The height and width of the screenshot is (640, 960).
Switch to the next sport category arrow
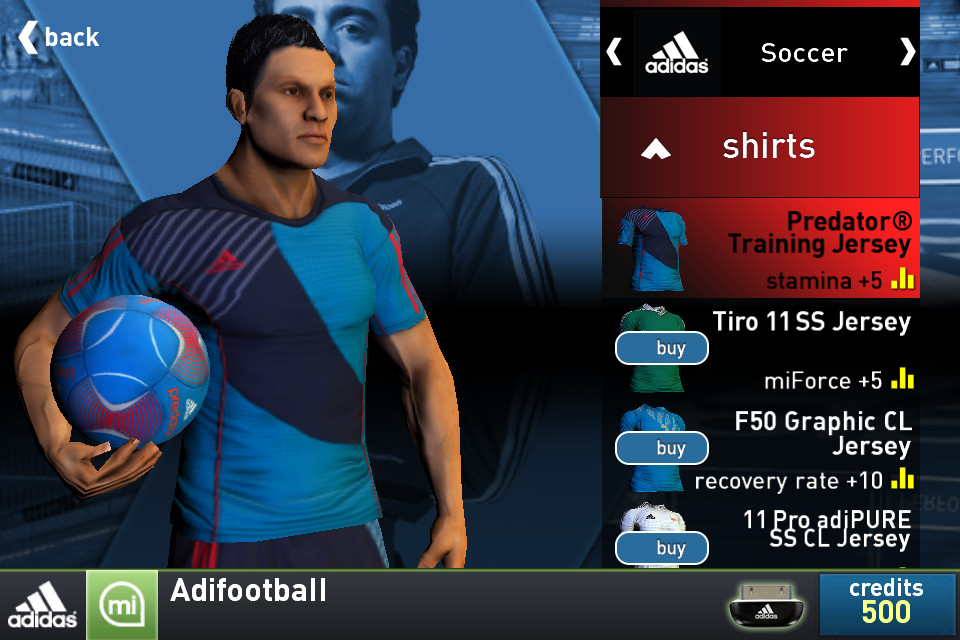(x=907, y=52)
